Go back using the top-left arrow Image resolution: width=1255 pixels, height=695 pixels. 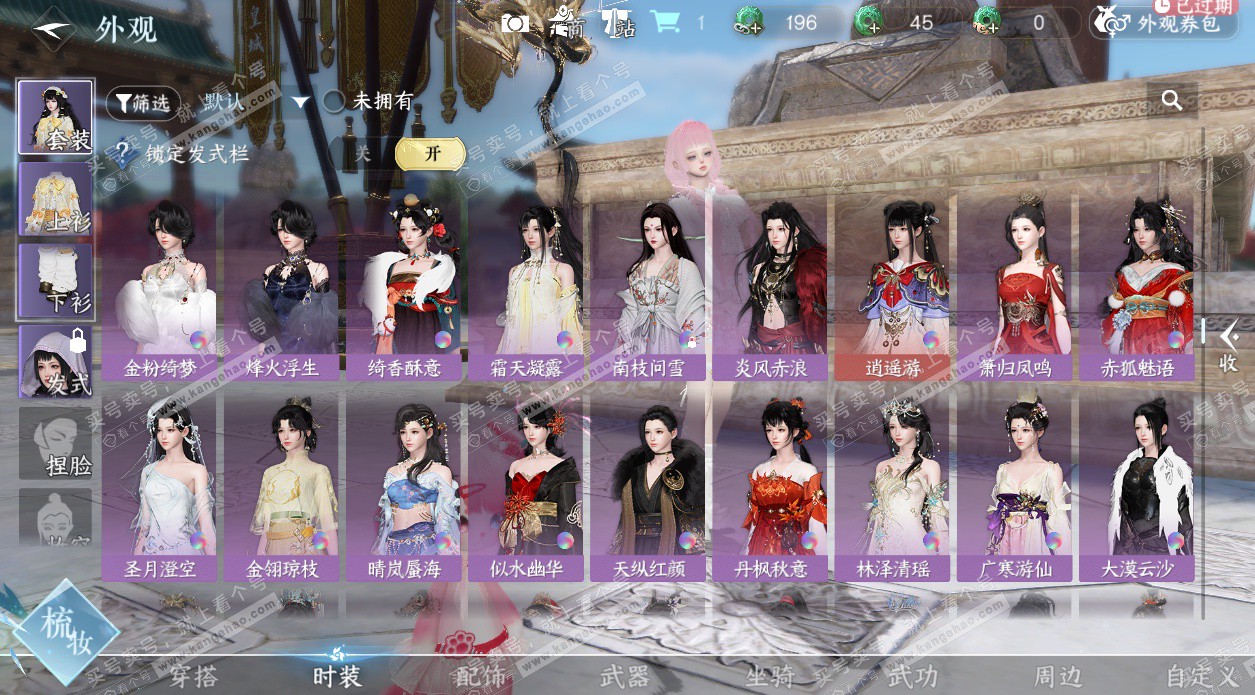[x=51, y=28]
